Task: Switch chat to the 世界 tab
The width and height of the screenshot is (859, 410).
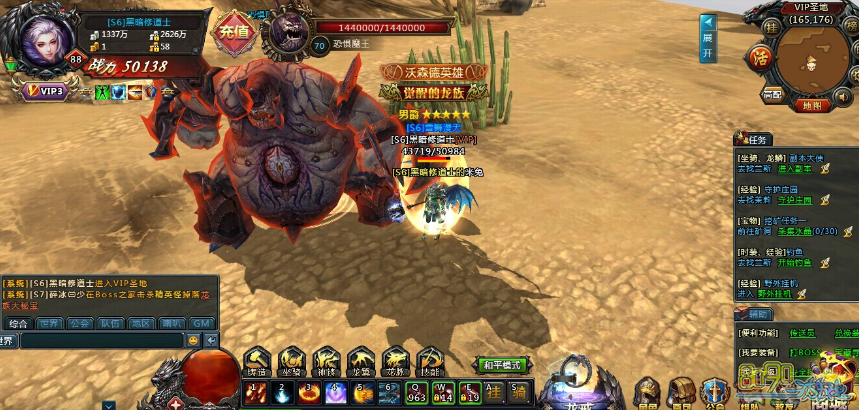Action: click(48, 323)
